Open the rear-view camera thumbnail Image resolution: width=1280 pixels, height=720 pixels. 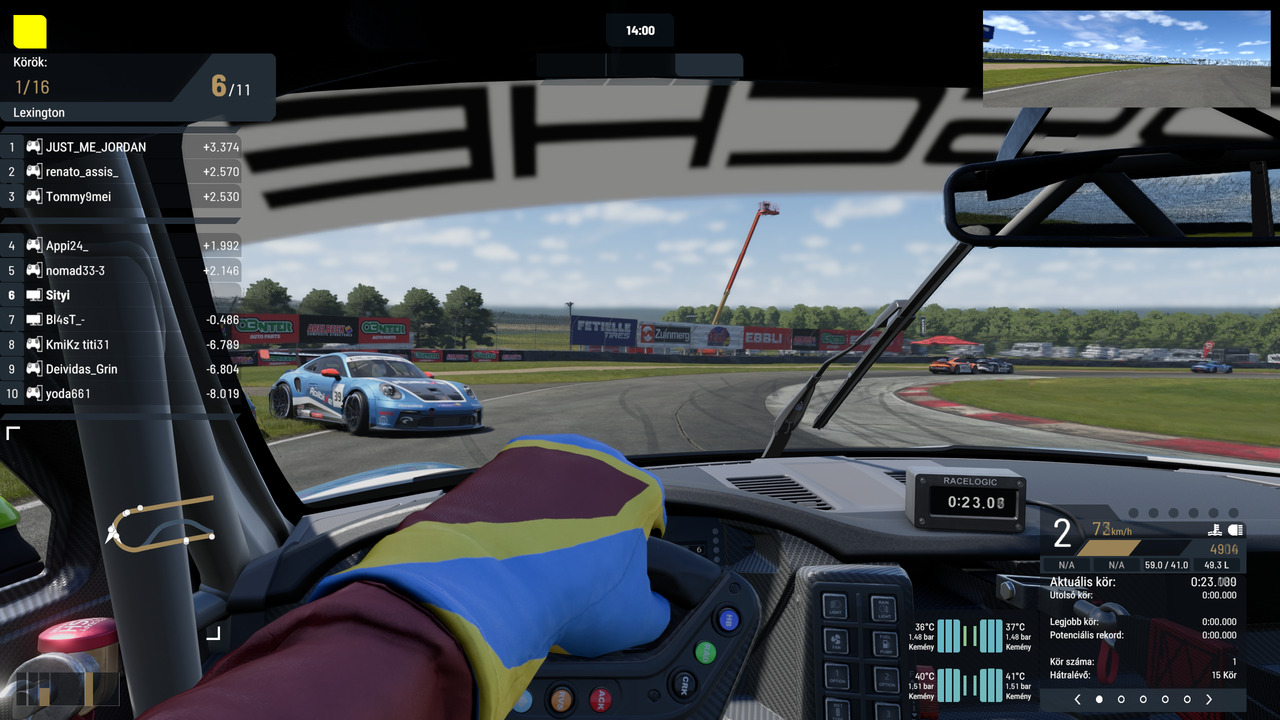click(1126, 59)
